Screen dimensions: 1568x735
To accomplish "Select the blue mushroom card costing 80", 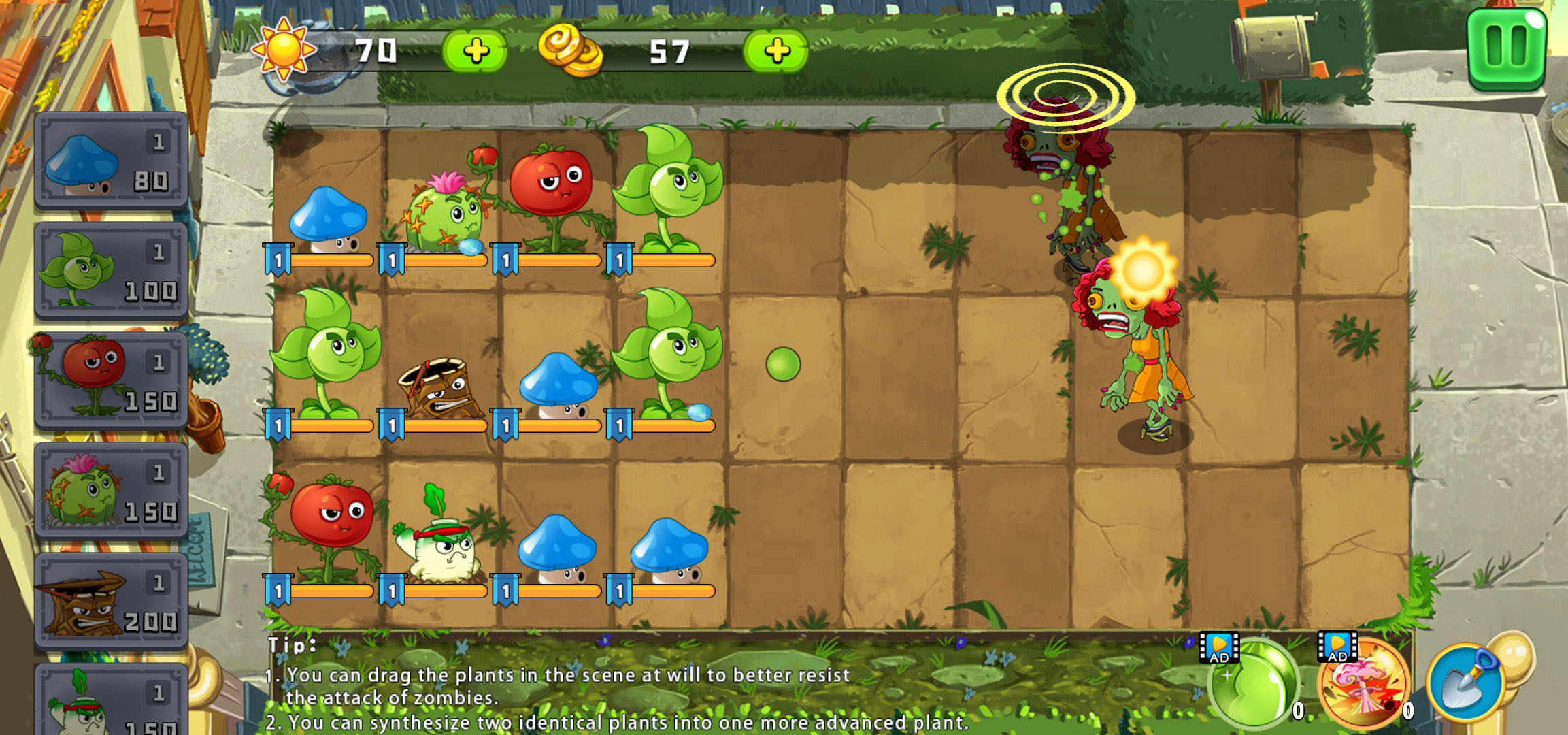I will [x=111, y=161].
